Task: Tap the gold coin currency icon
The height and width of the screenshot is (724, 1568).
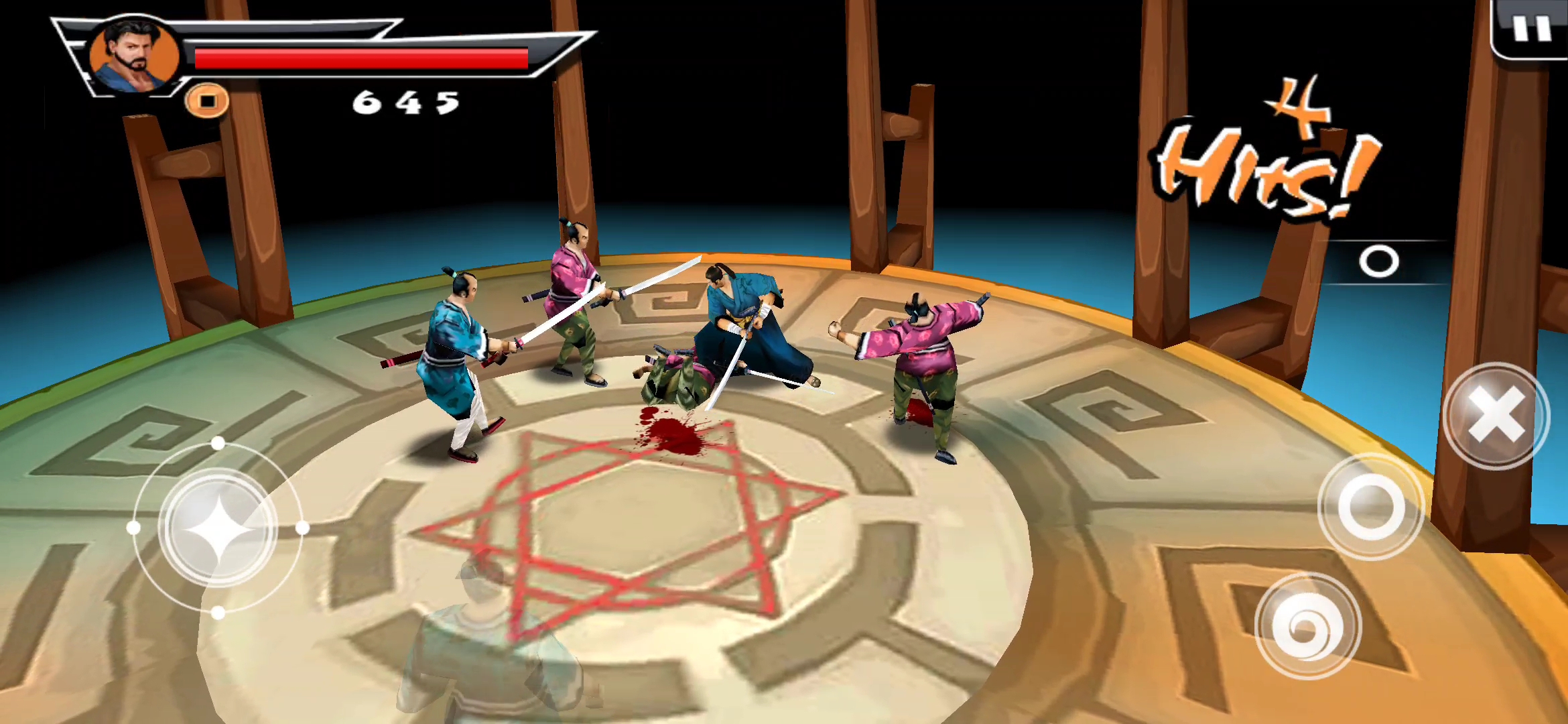Action: point(207,101)
